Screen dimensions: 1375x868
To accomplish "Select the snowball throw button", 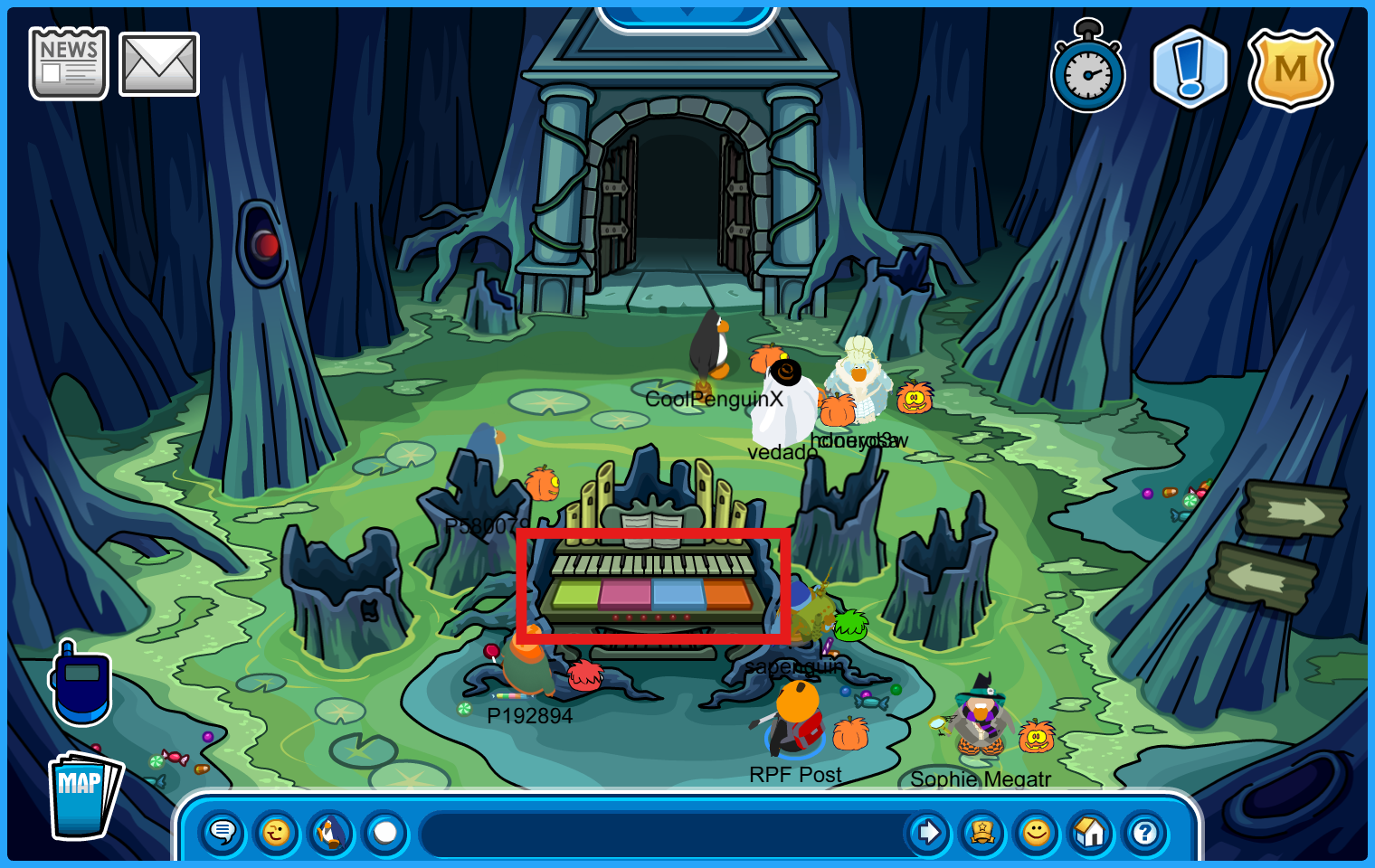I will coord(385,832).
